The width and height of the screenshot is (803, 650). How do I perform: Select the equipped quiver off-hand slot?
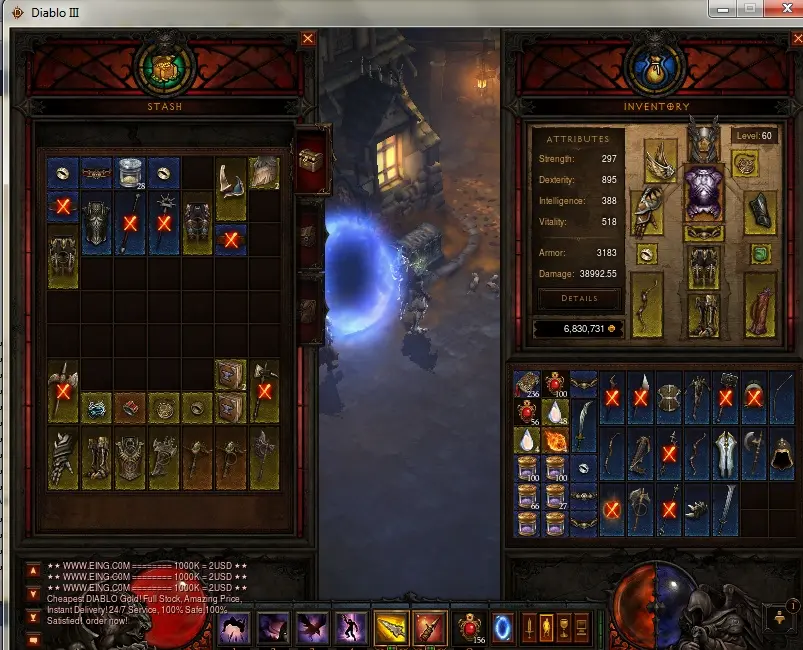click(760, 305)
